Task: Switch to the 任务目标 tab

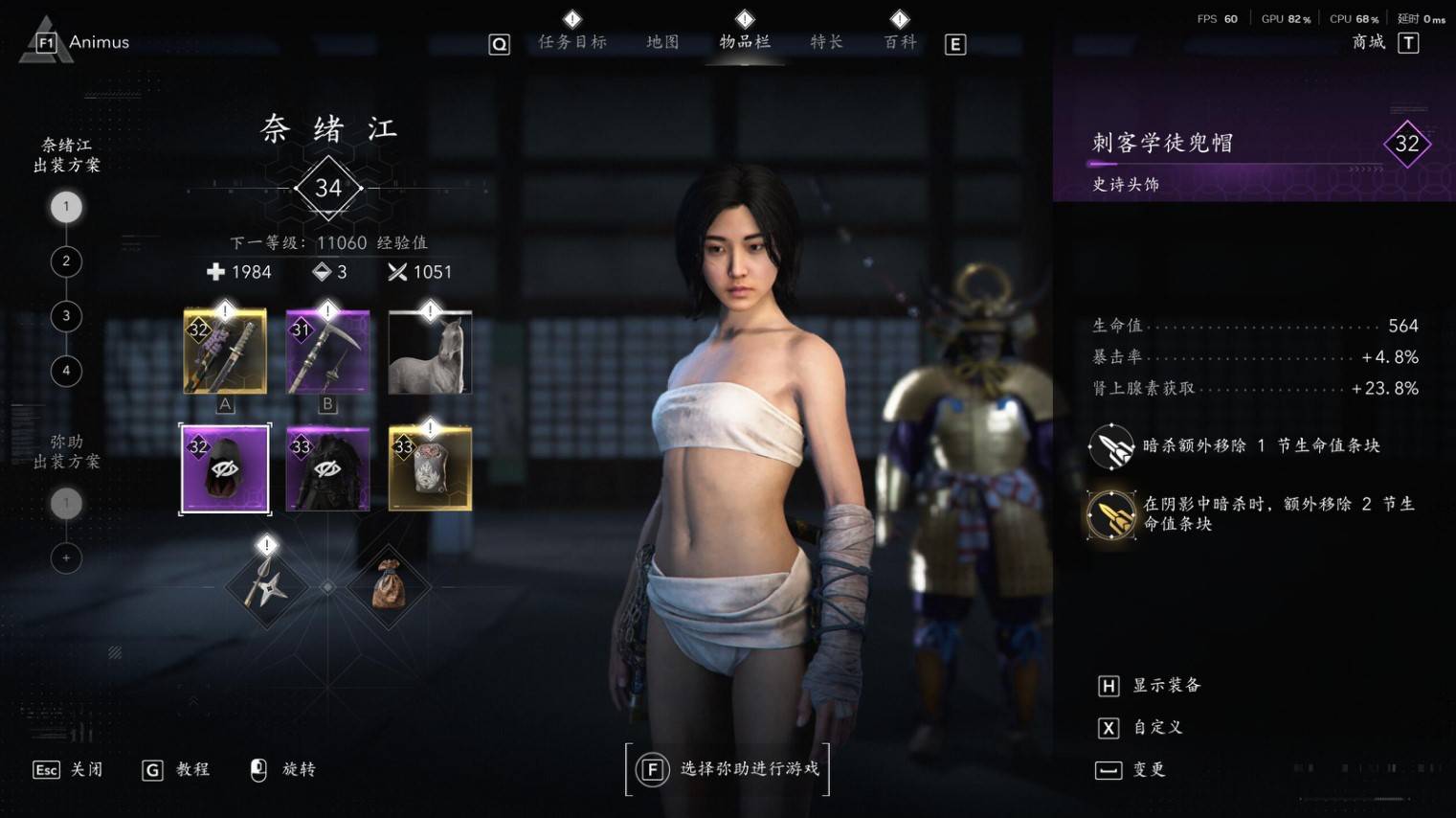Action: [x=572, y=42]
